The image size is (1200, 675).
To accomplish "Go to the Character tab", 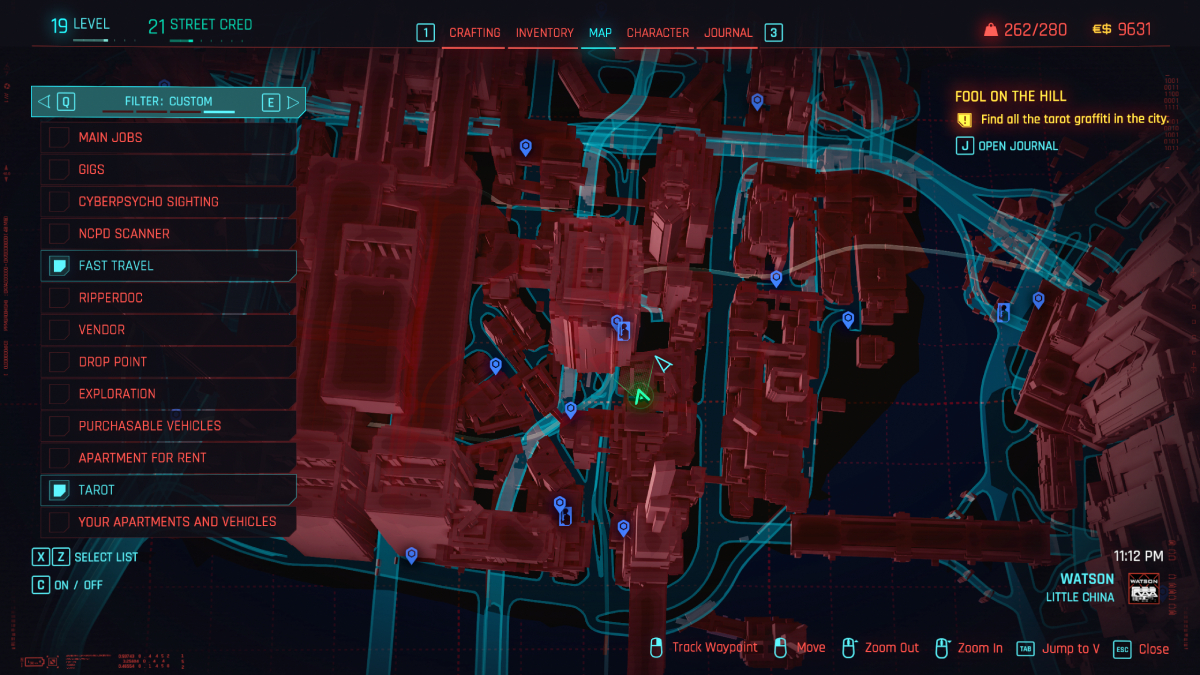I will (657, 33).
